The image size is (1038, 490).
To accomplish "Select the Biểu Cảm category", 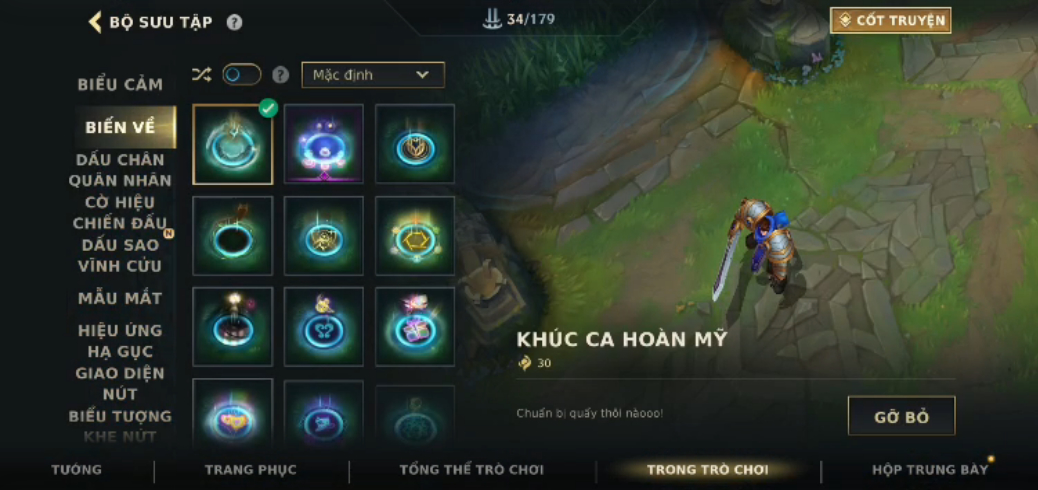I will coord(120,85).
